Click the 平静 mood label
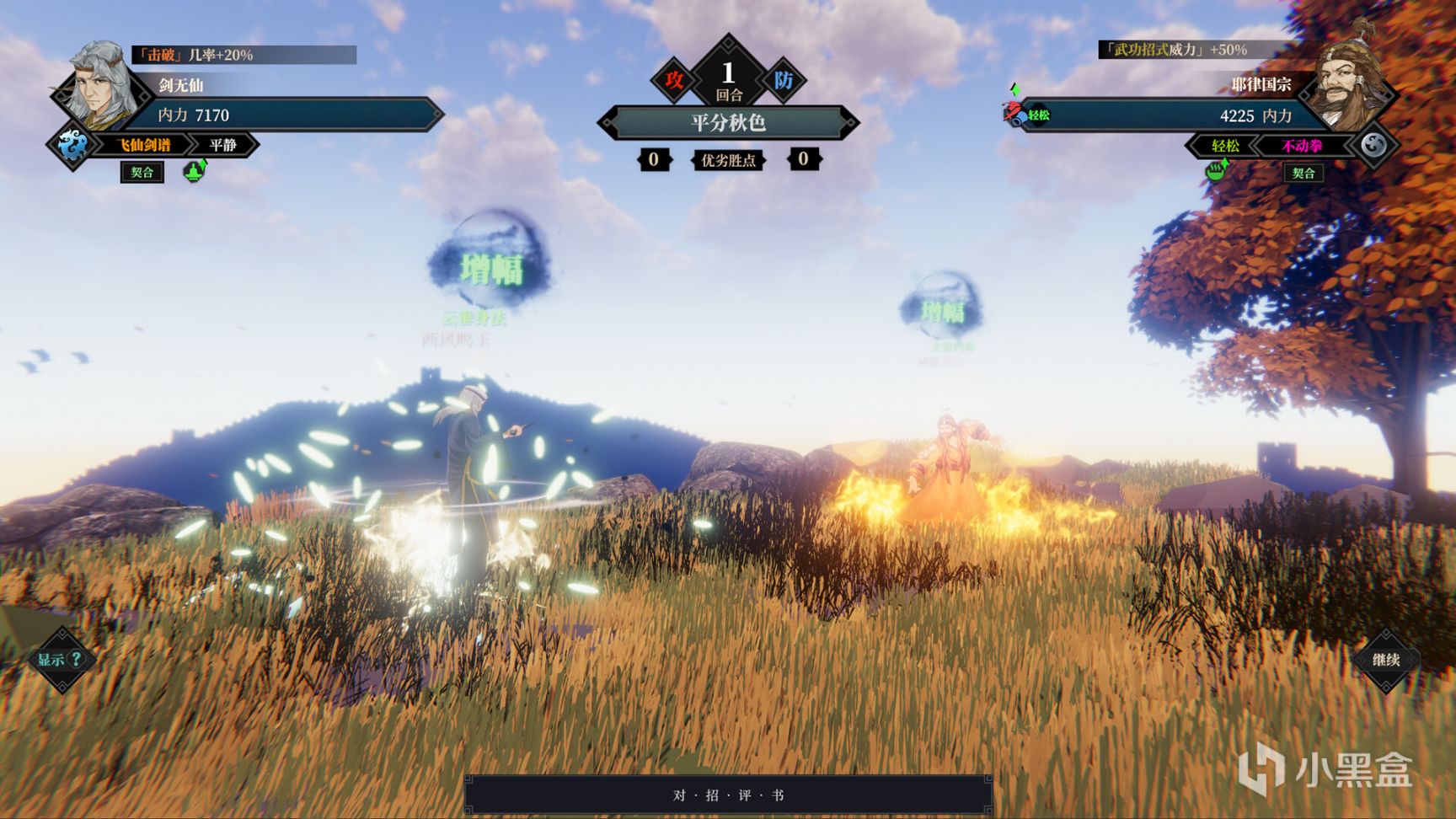The image size is (1456, 819). 223,145
